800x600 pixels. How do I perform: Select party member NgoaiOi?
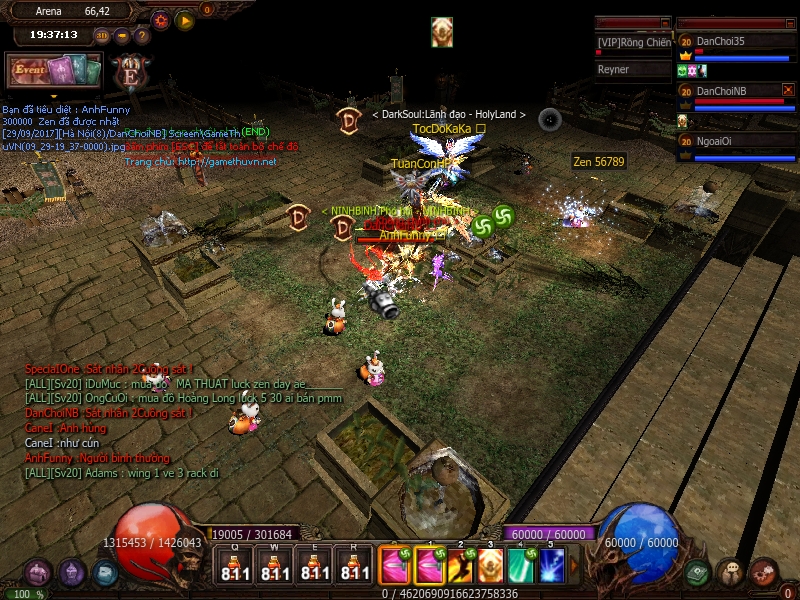pos(734,141)
